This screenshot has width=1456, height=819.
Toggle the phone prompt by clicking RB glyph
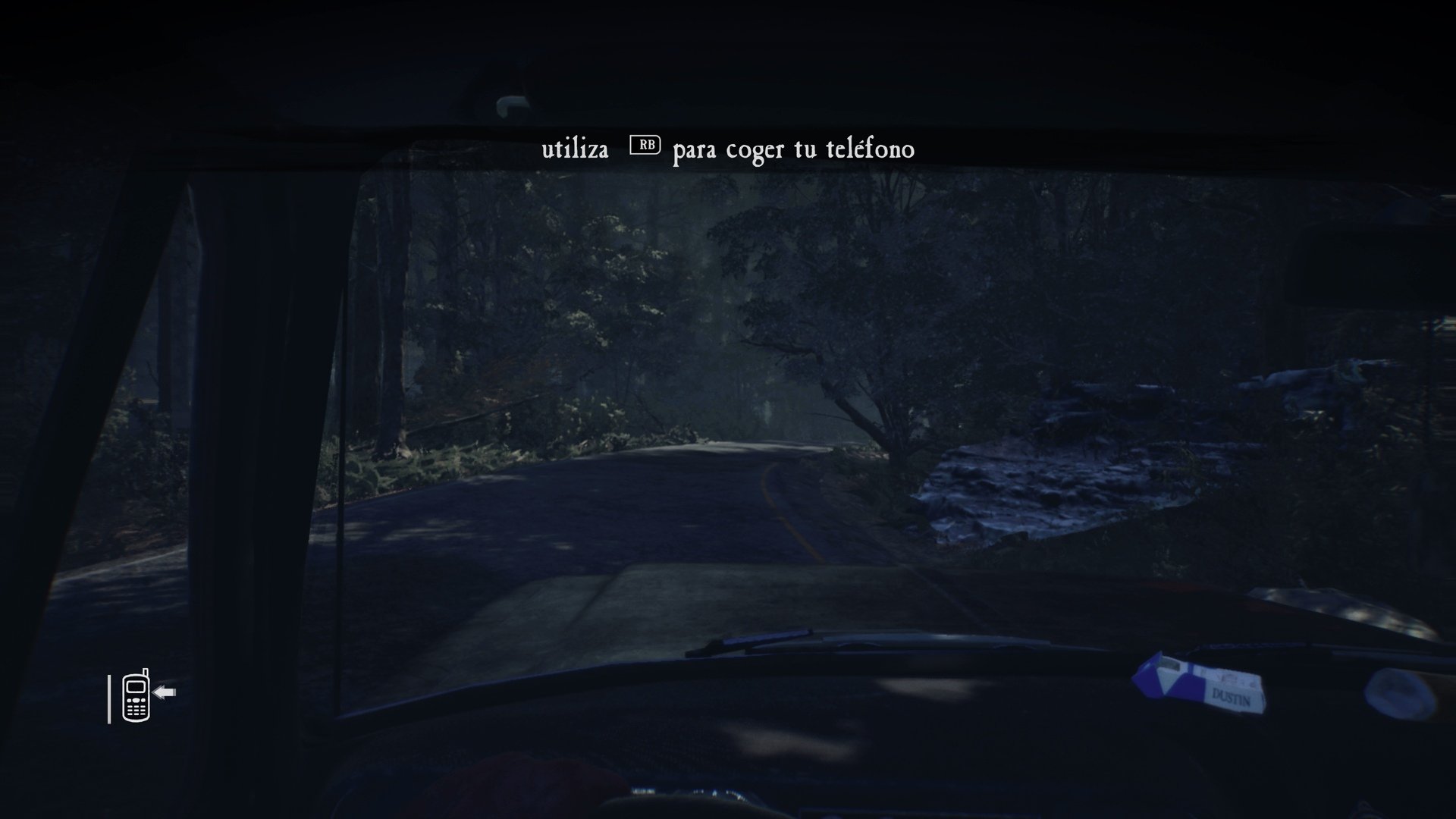pyautogui.click(x=645, y=144)
